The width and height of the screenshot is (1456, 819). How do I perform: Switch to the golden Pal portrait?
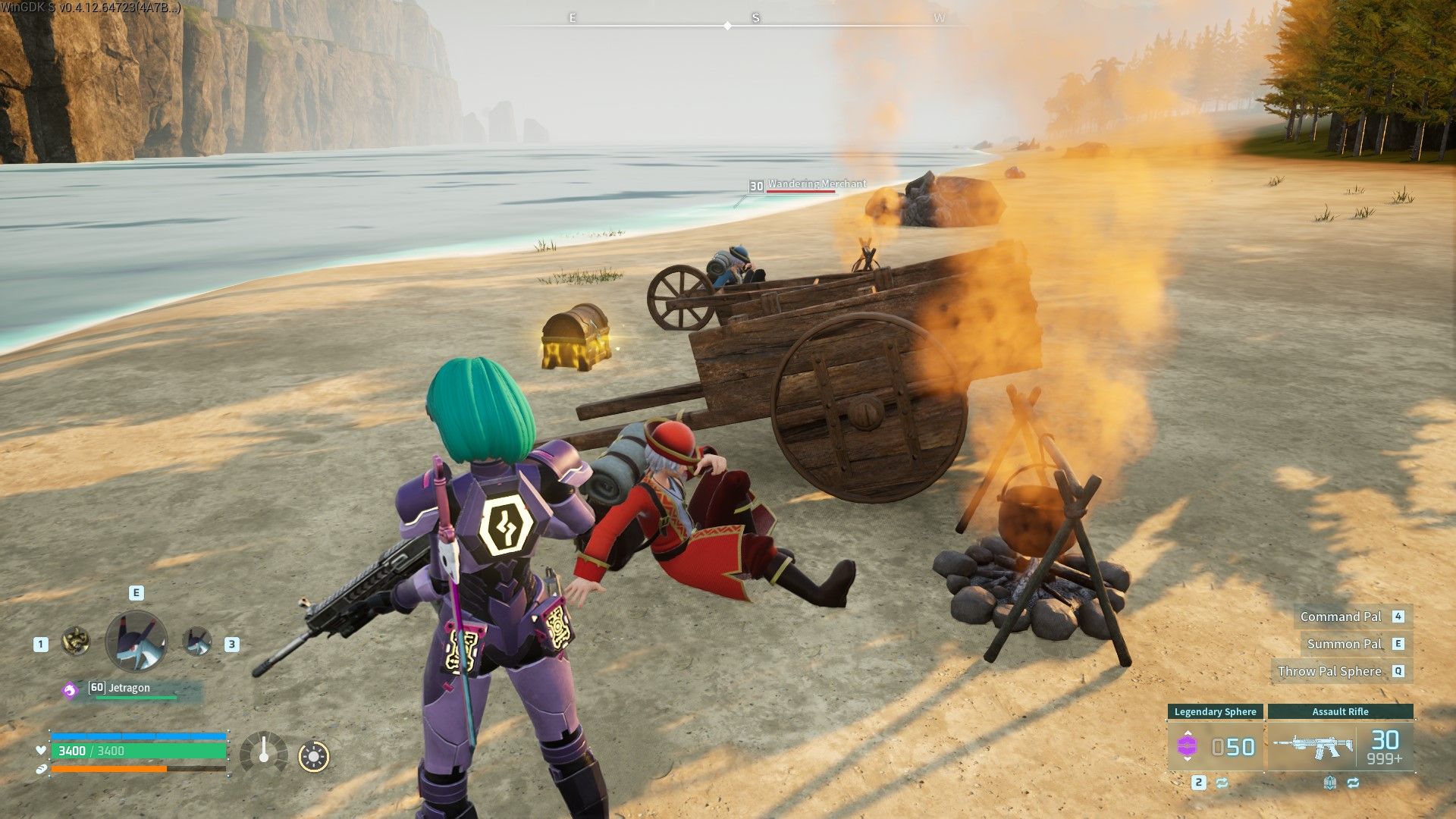pyautogui.click(x=76, y=642)
